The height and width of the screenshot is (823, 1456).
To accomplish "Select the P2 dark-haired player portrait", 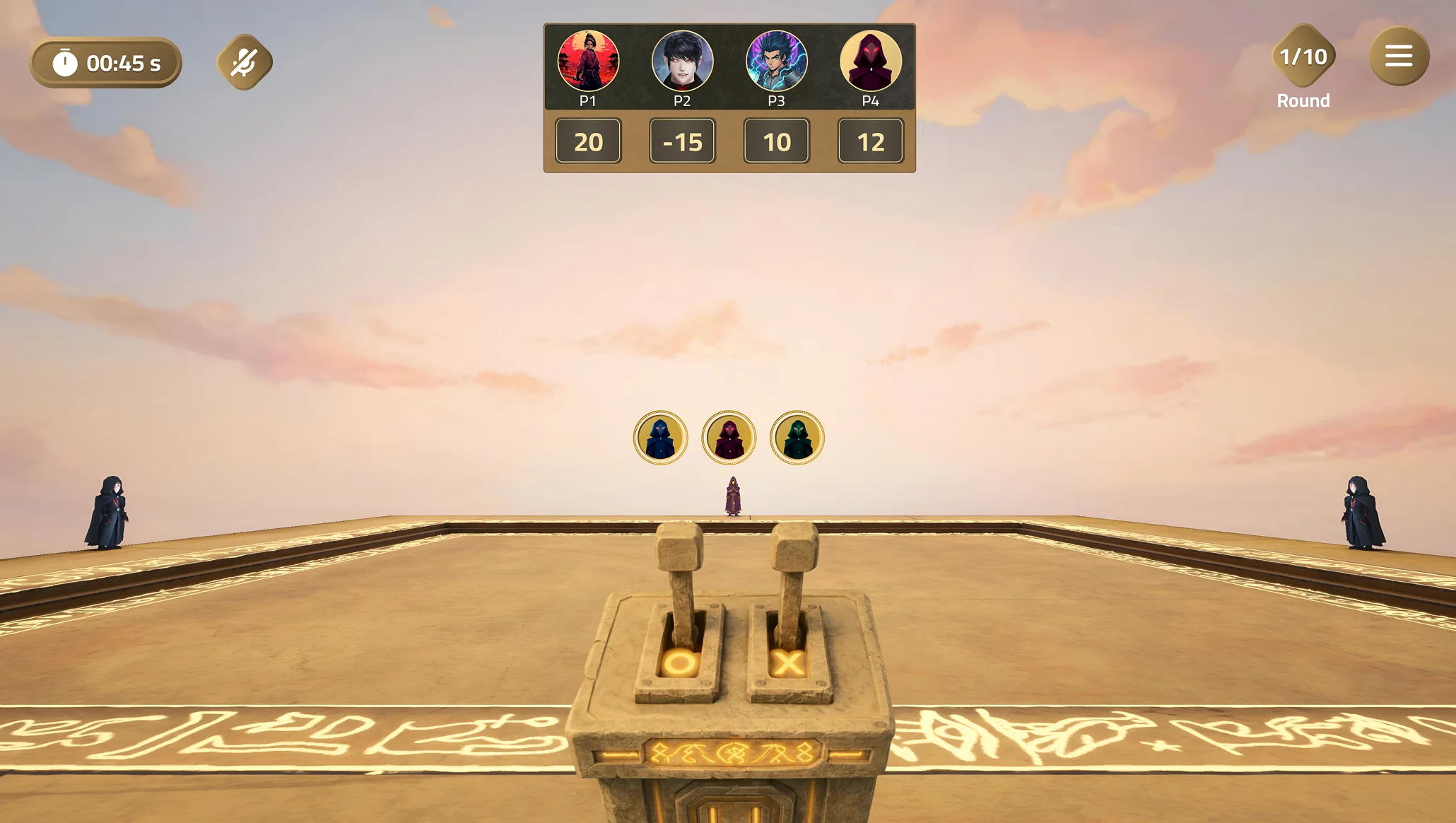I will [x=682, y=61].
